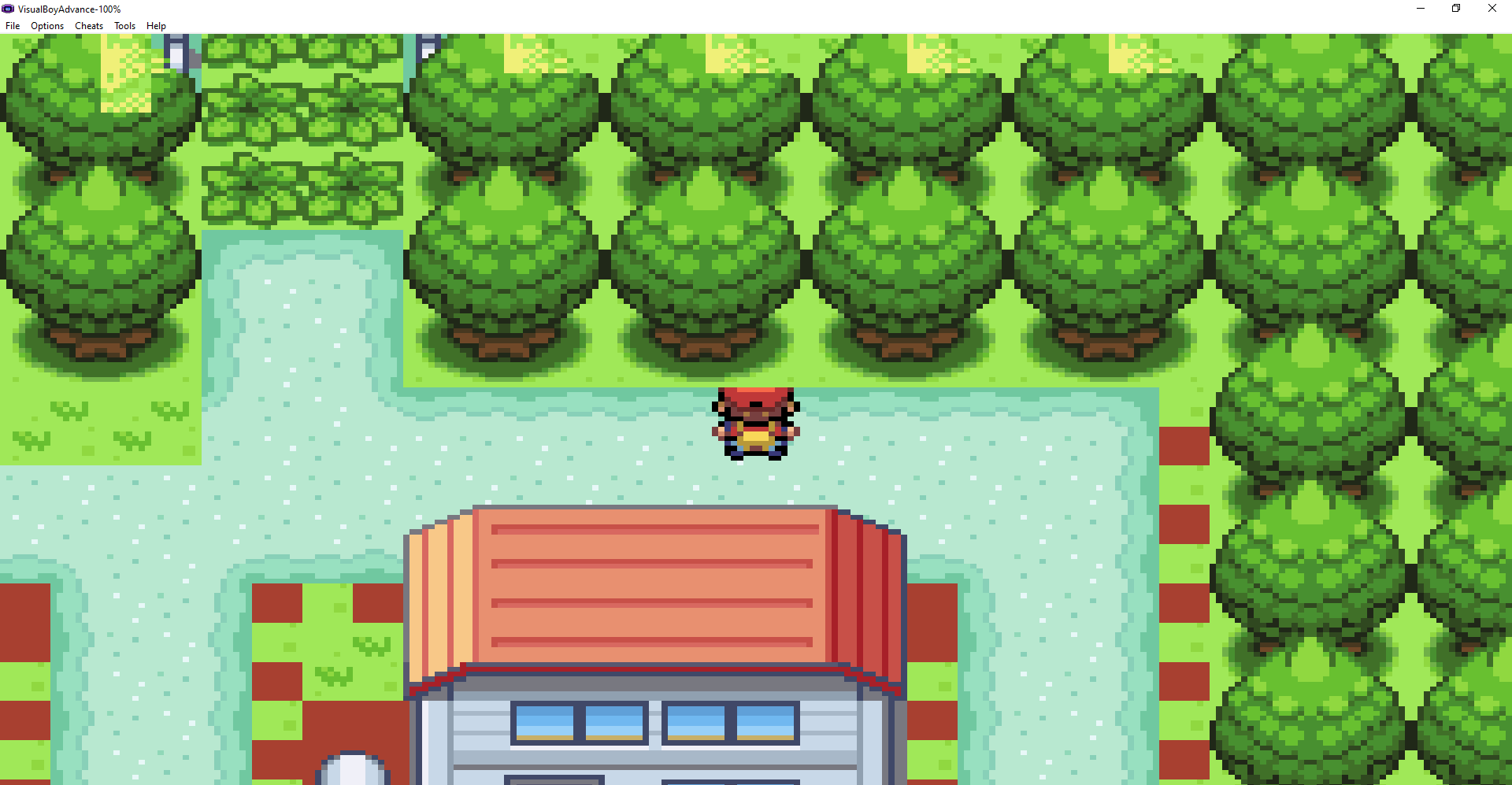Click the minimize window button
The width and height of the screenshot is (1512, 785).
point(1420,9)
